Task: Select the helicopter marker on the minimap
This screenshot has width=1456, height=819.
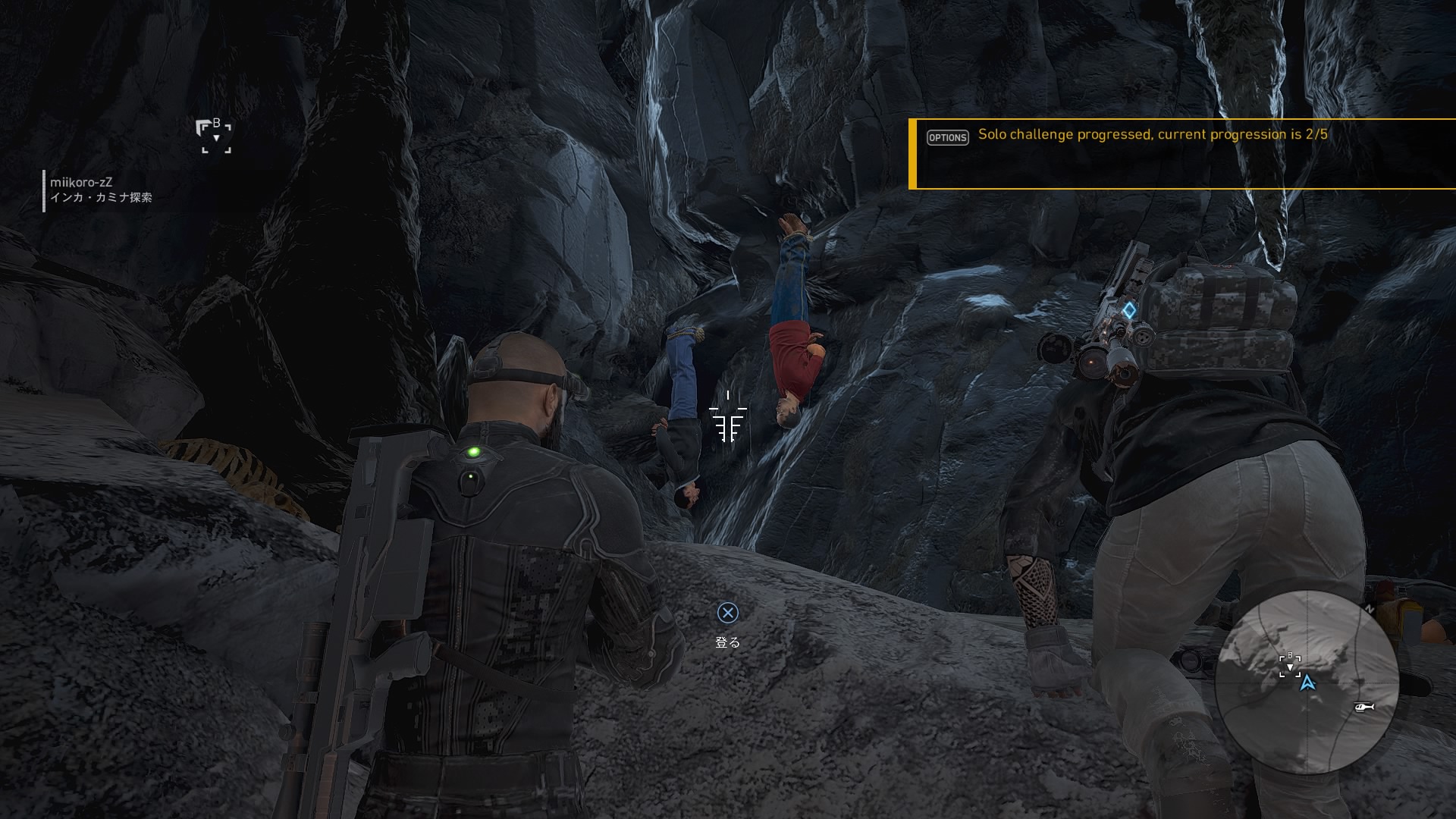Action: 1363,707
